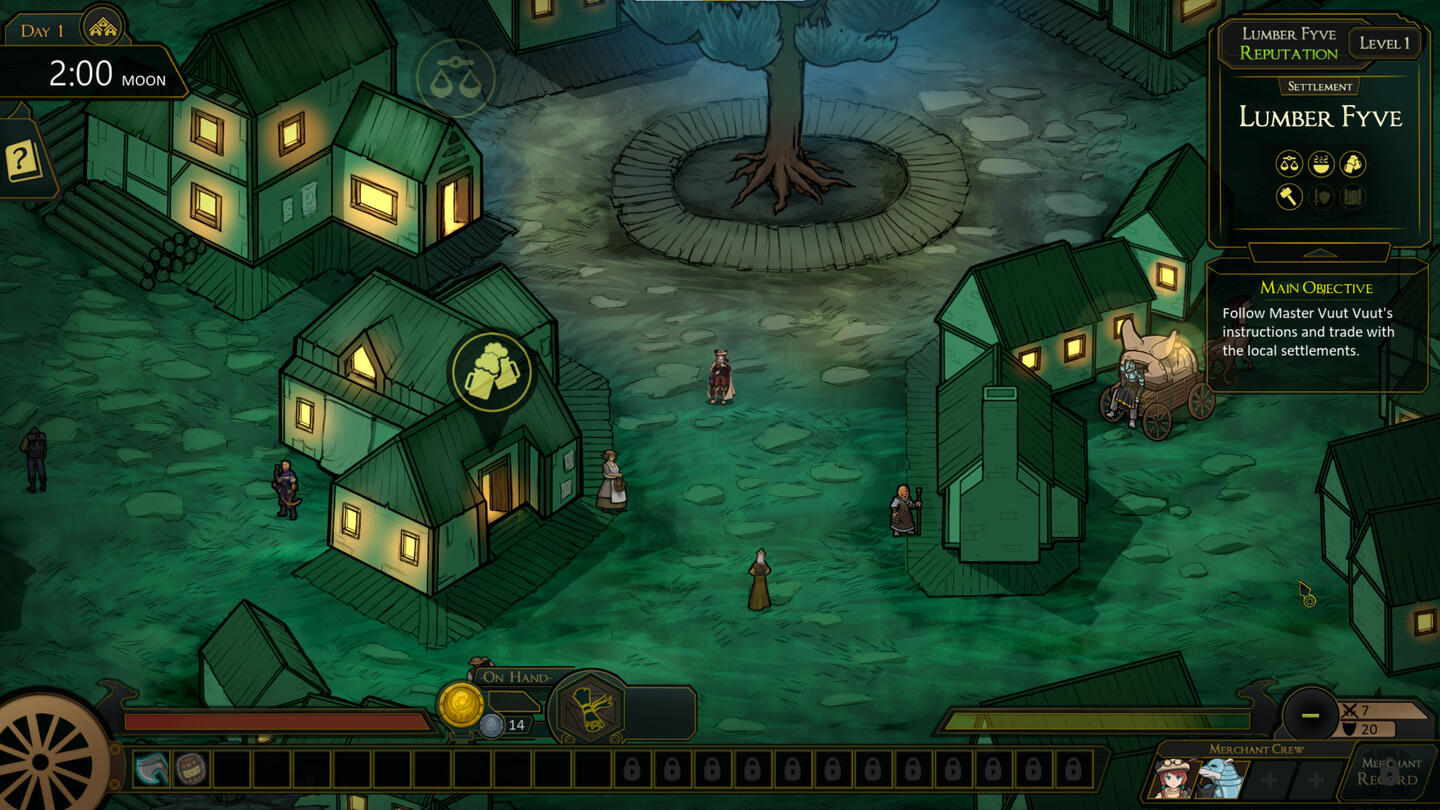Open the Merchant Record panel

click(1388, 771)
